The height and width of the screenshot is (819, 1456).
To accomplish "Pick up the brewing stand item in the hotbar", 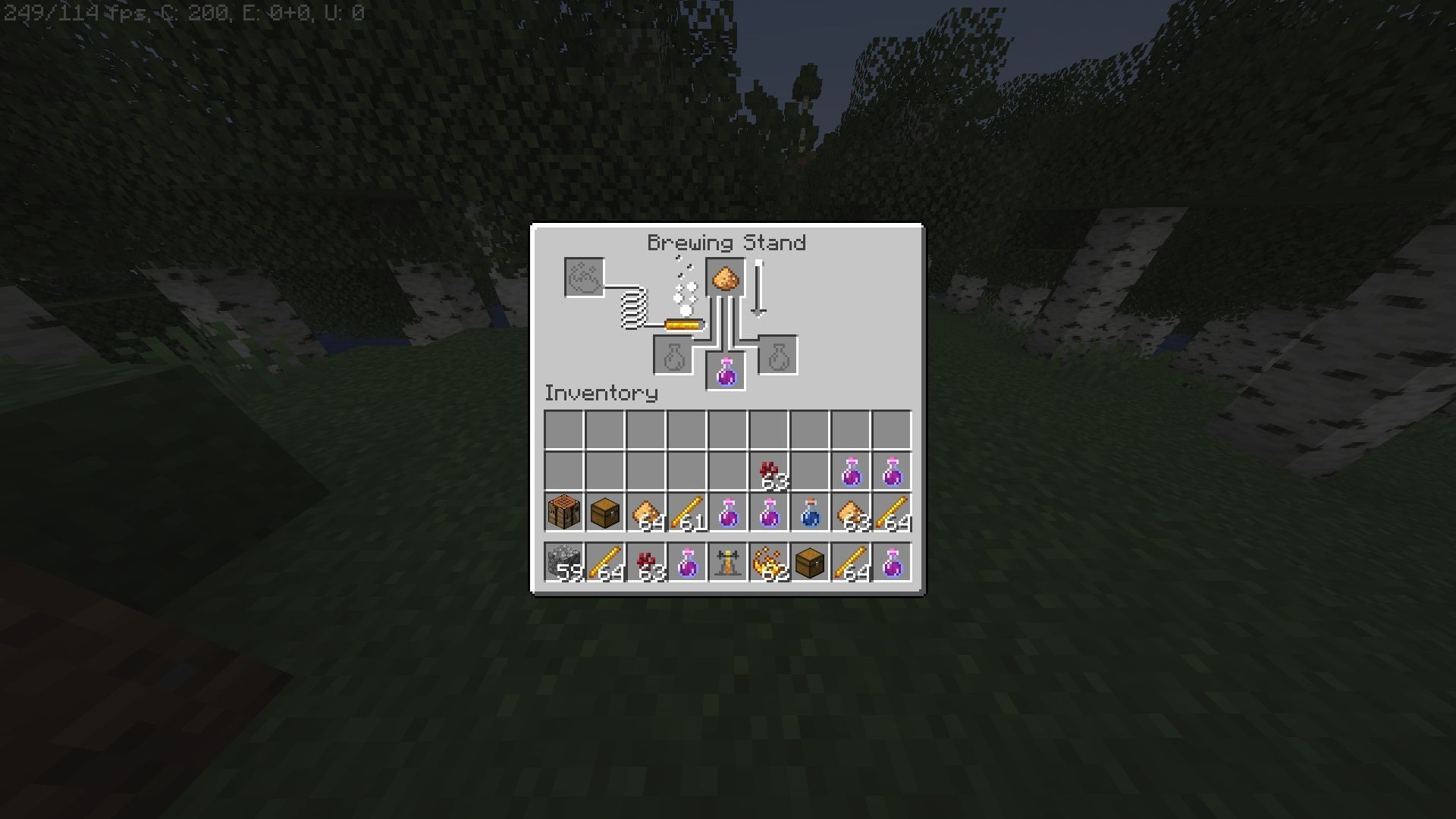I will tap(726, 562).
